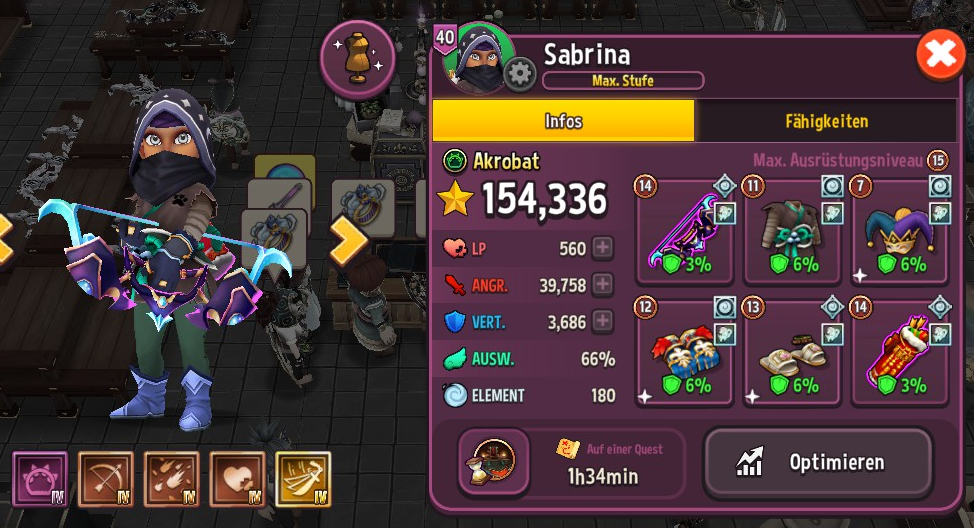The width and height of the screenshot is (974, 528).
Task: Click the plus button next to ANGR.
Action: (x=602, y=285)
